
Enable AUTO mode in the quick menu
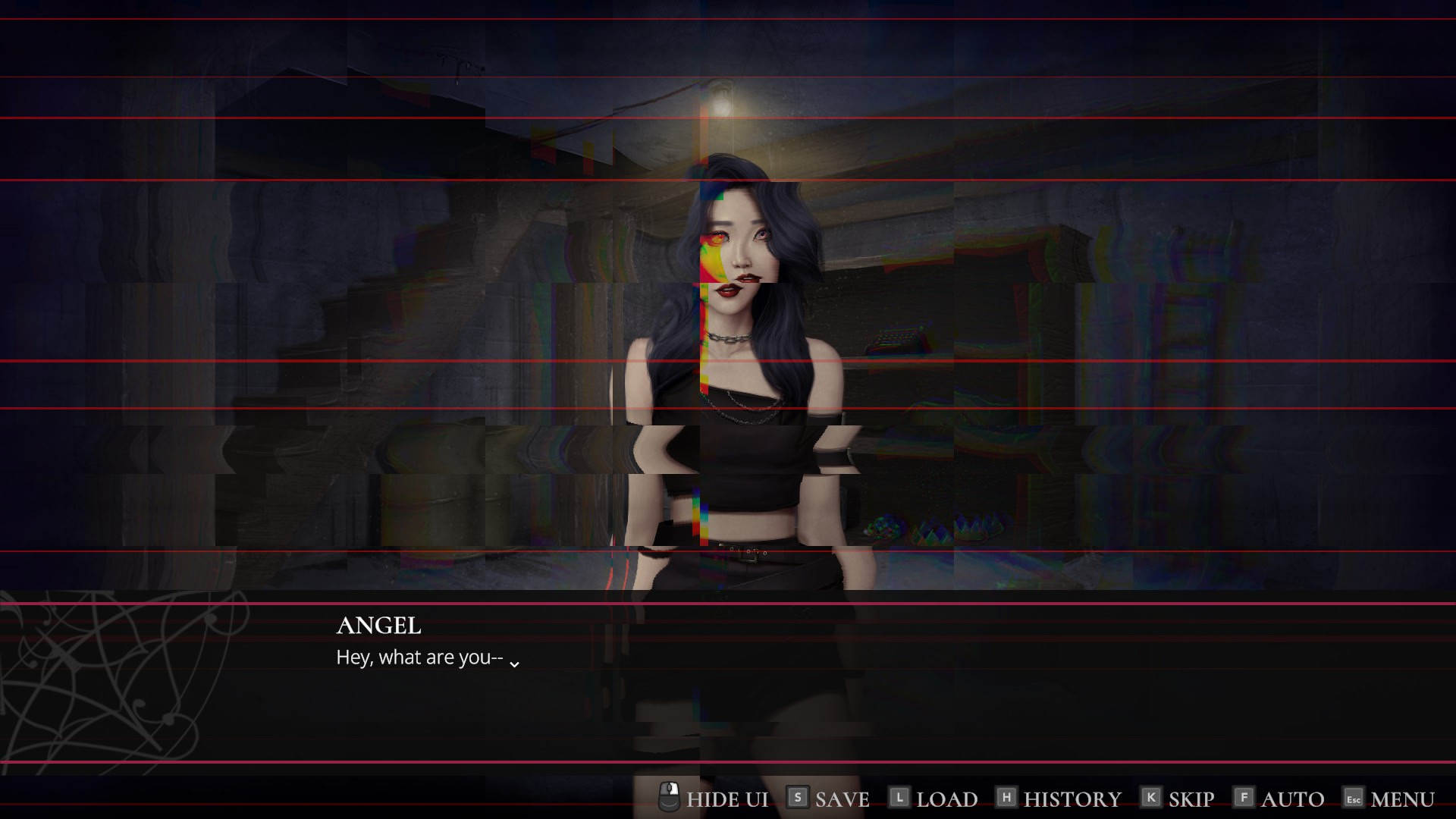click(x=1291, y=798)
